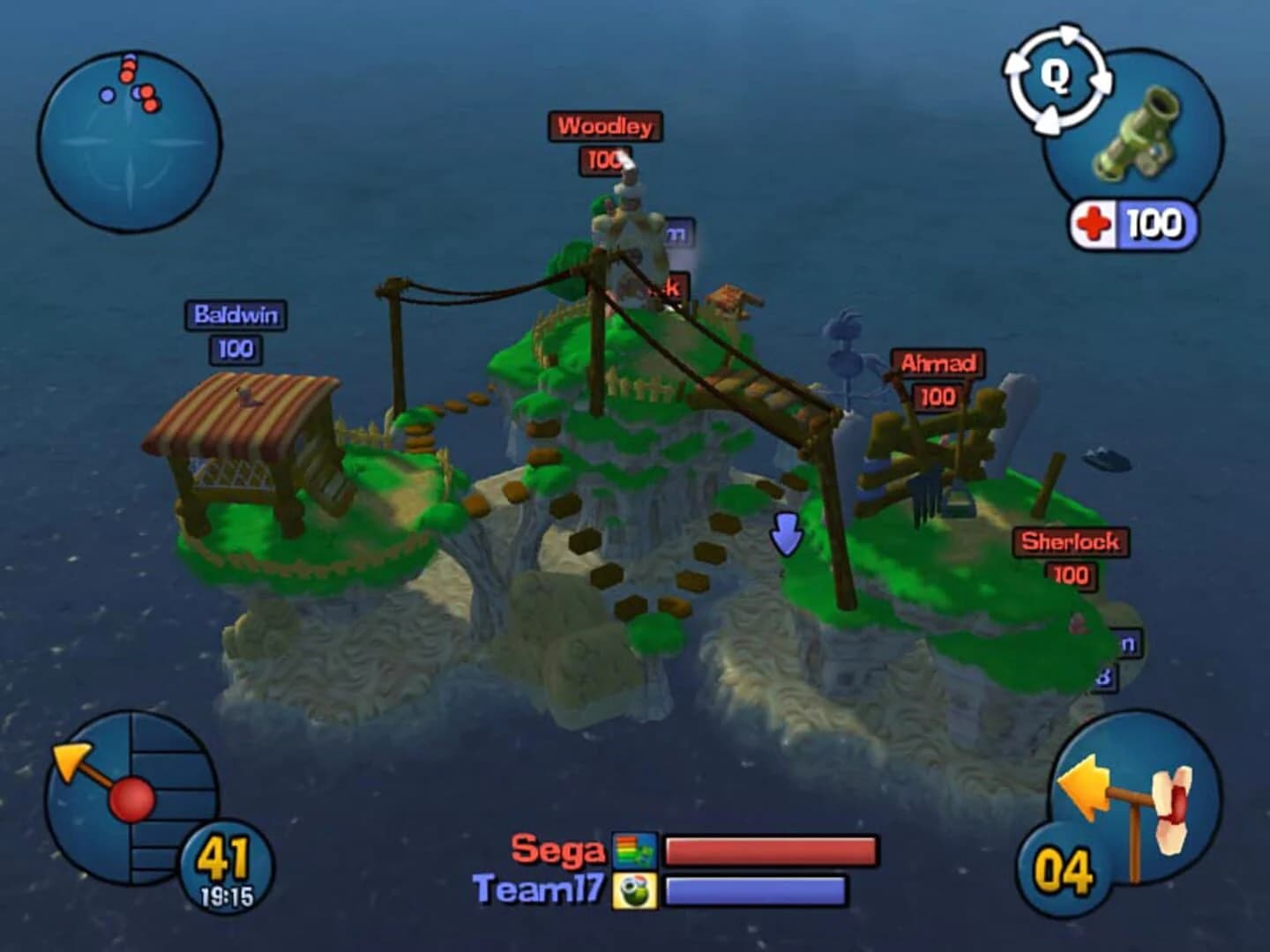
Task: Click Ahmad's name tag
Action: tap(938, 361)
